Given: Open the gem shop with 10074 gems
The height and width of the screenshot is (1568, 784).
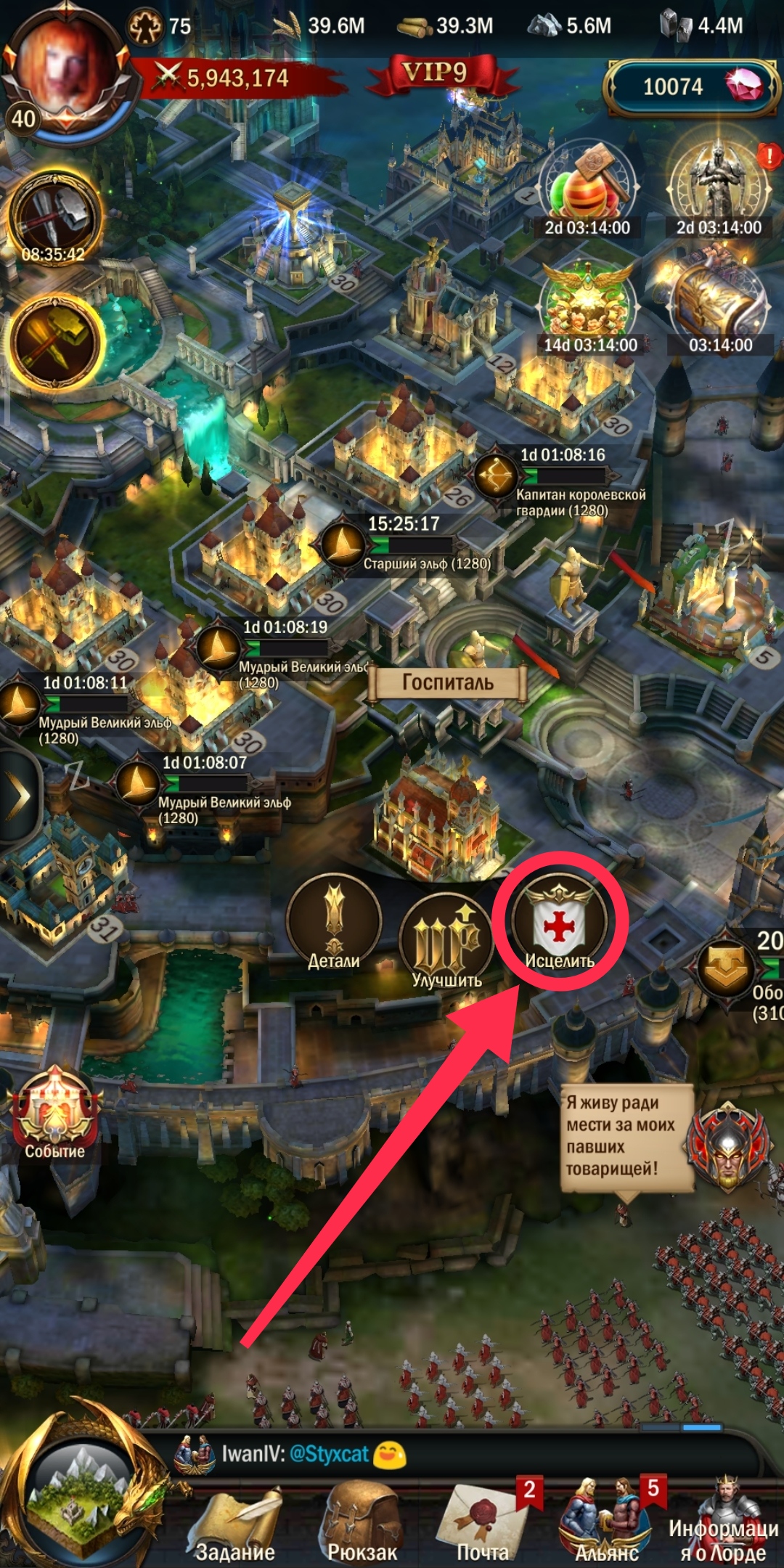Looking at the screenshot, I should [x=690, y=87].
